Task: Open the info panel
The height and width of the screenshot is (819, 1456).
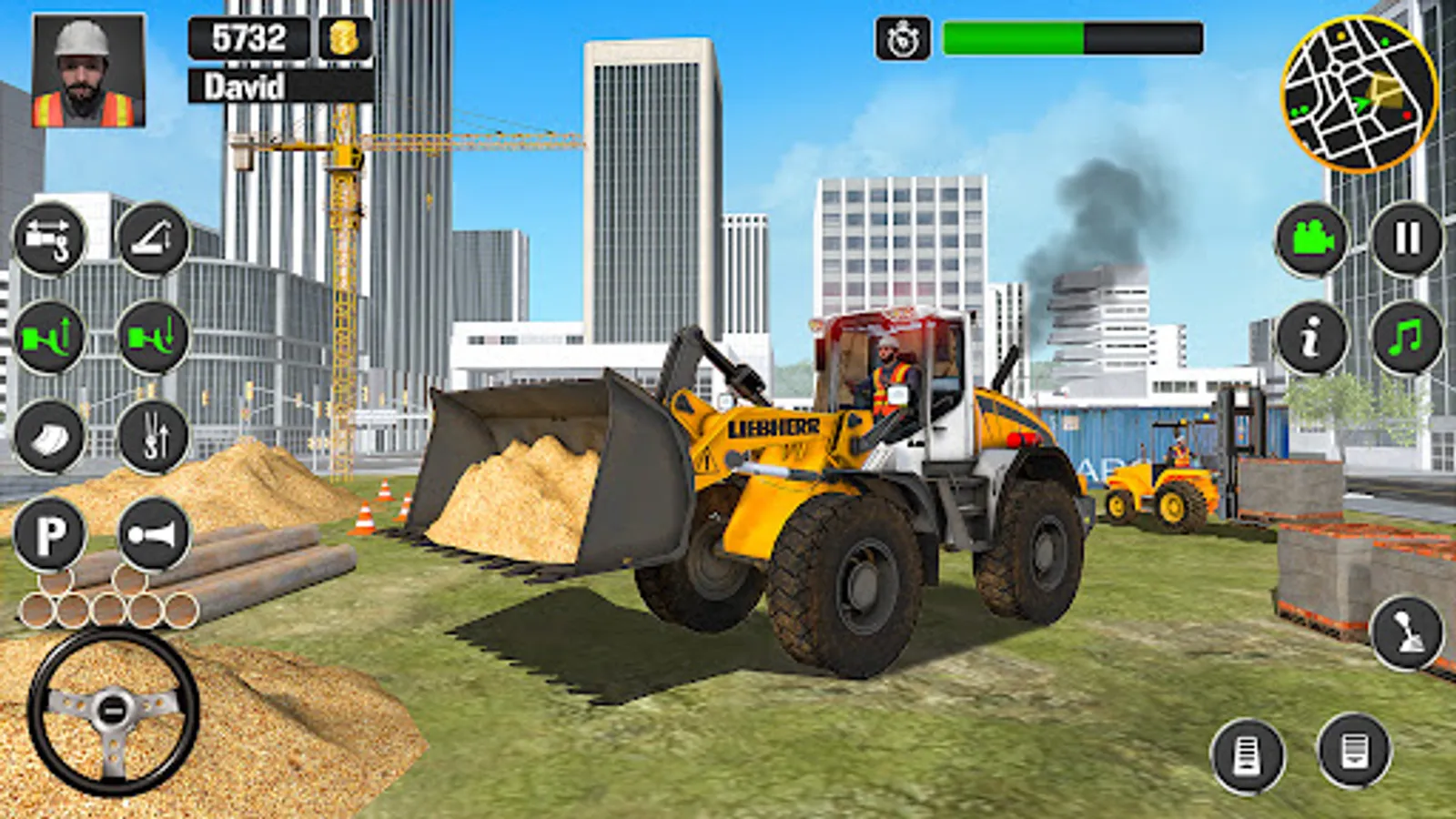Action: click(x=1310, y=339)
